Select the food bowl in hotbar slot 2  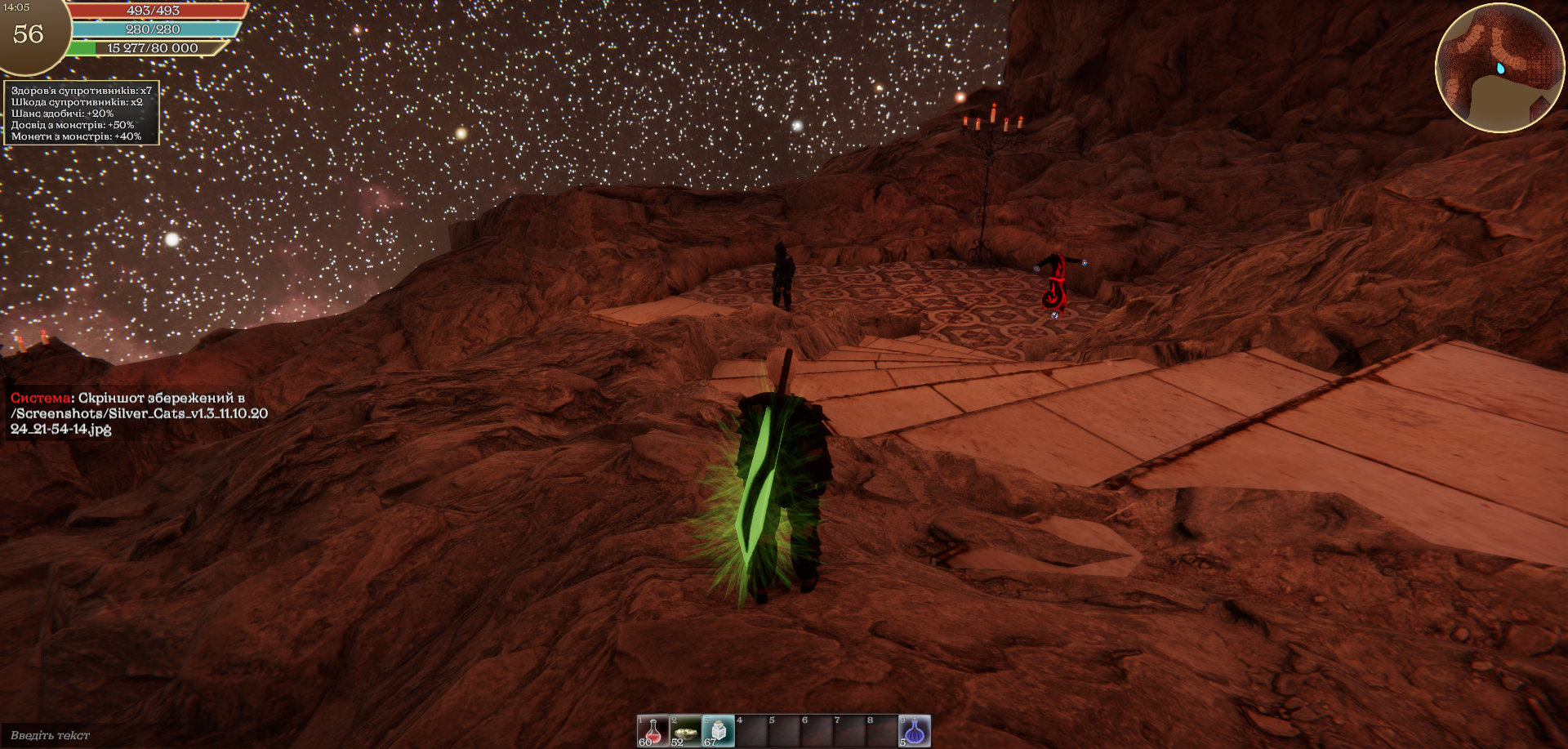tap(686, 731)
